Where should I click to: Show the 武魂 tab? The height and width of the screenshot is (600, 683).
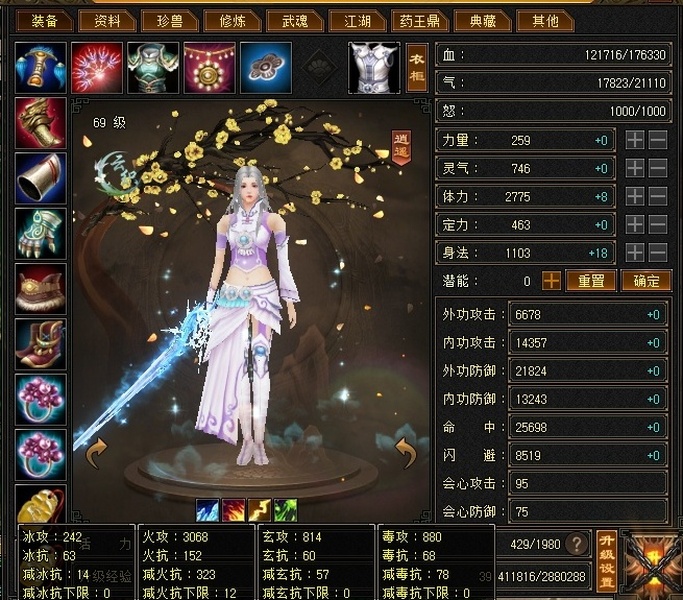coord(296,20)
